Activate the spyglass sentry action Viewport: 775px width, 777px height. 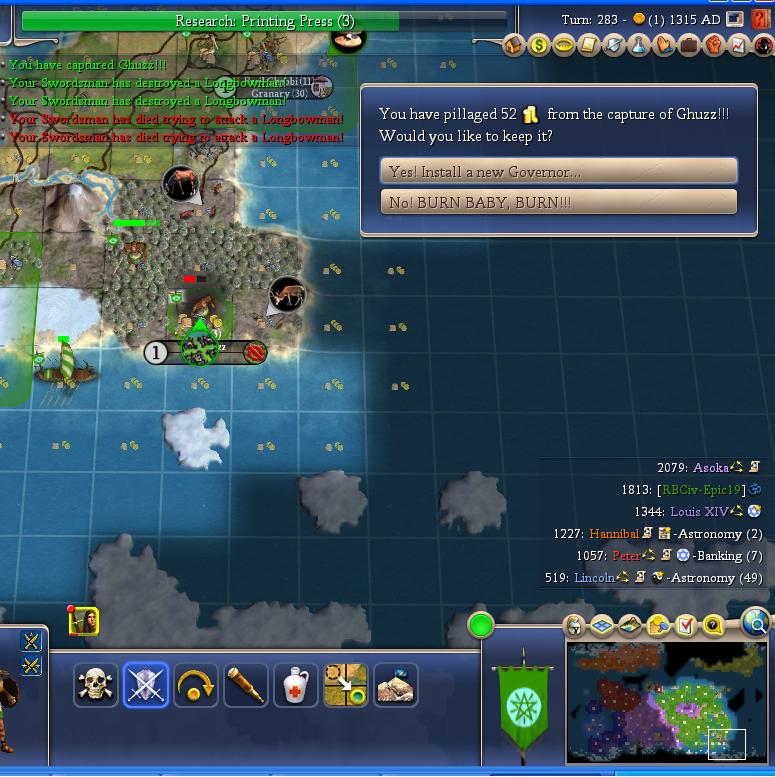pos(246,685)
